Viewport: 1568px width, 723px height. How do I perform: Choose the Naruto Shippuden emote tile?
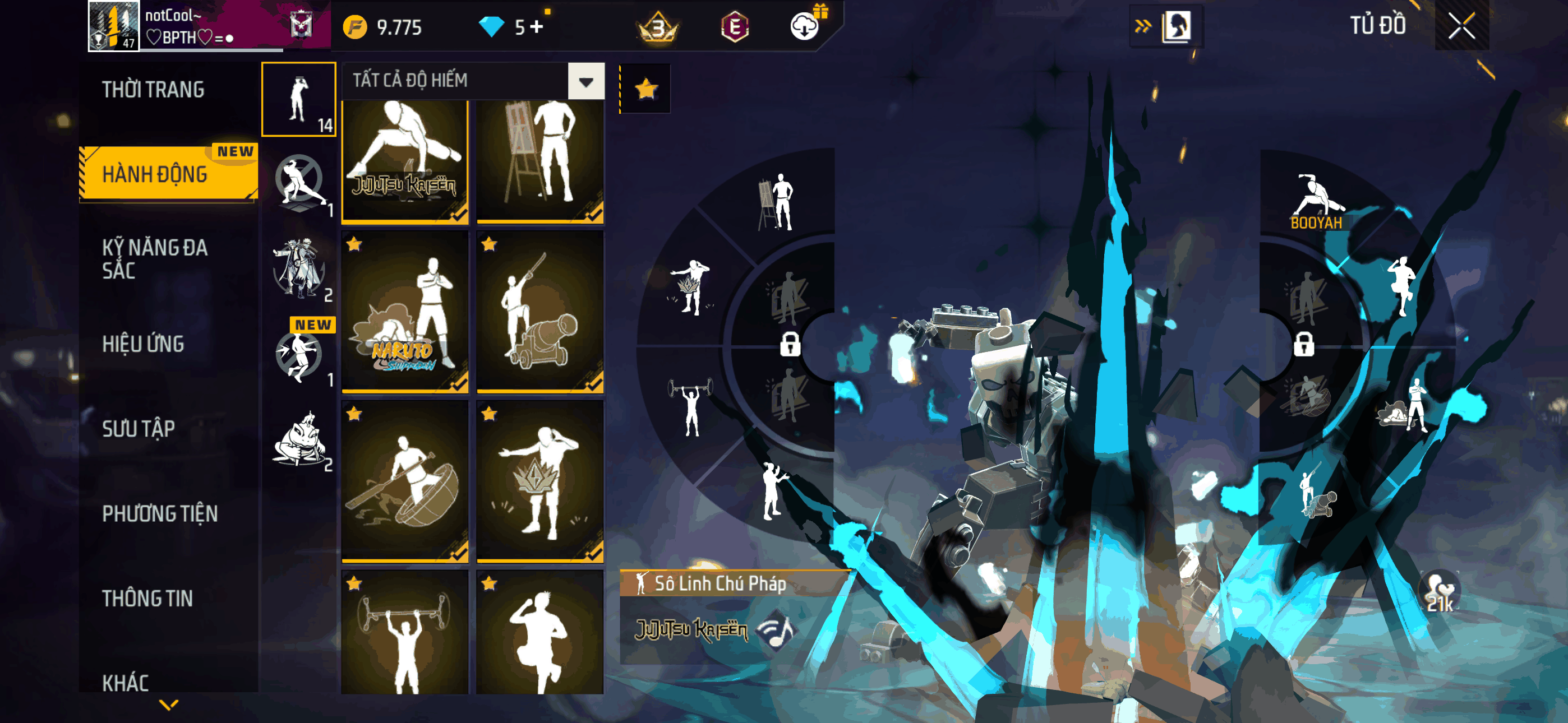[405, 311]
